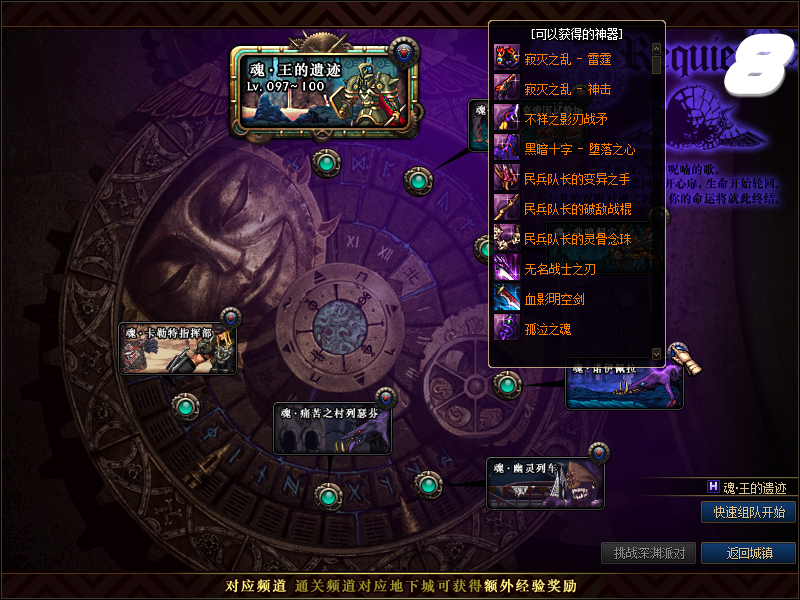Select the 魂·幽灵列车 dungeon tile
The image size is (800, 600).
point(545,482)
